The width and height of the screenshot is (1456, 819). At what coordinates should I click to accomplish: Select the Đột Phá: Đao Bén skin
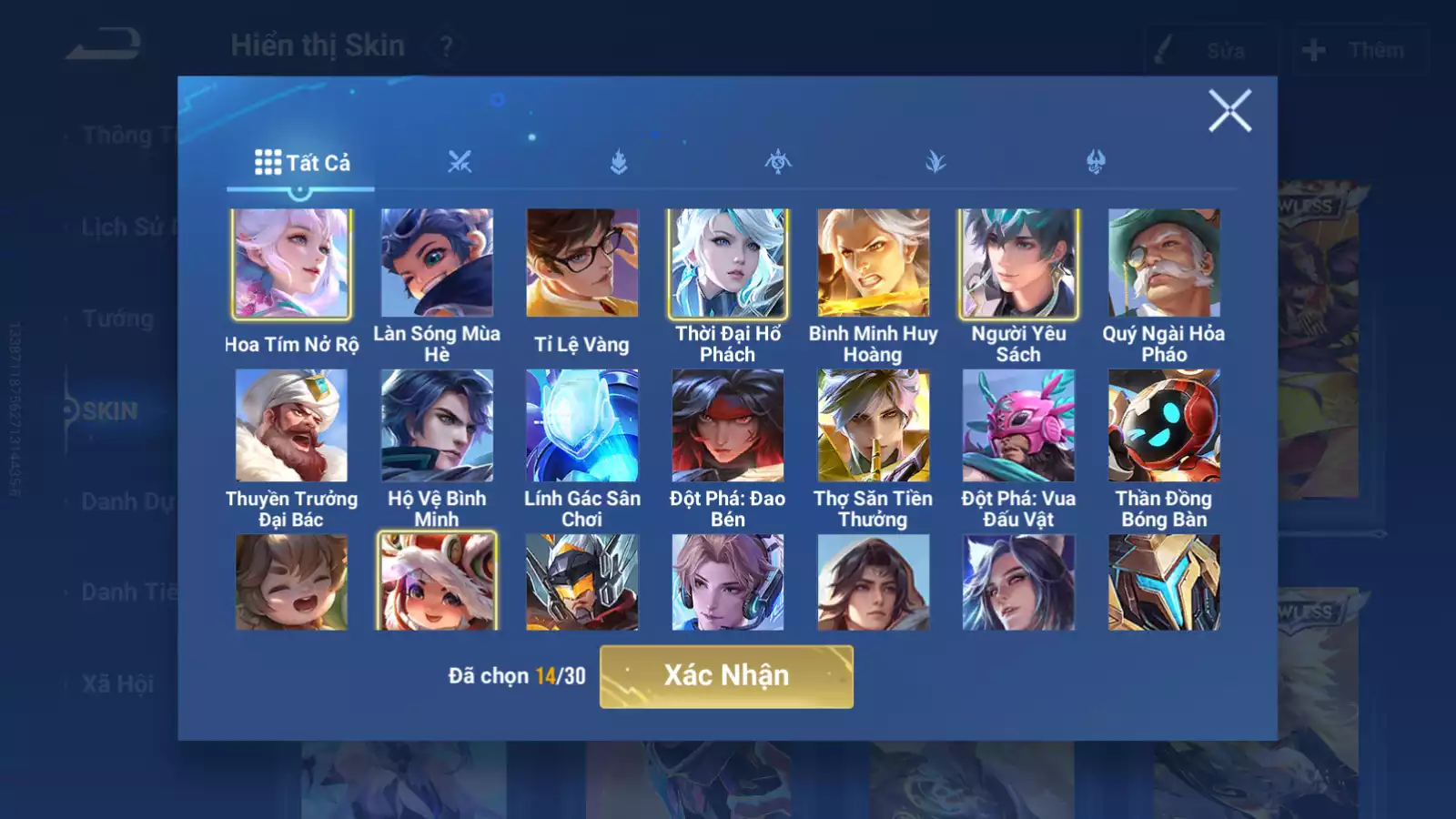pos(728,425)
